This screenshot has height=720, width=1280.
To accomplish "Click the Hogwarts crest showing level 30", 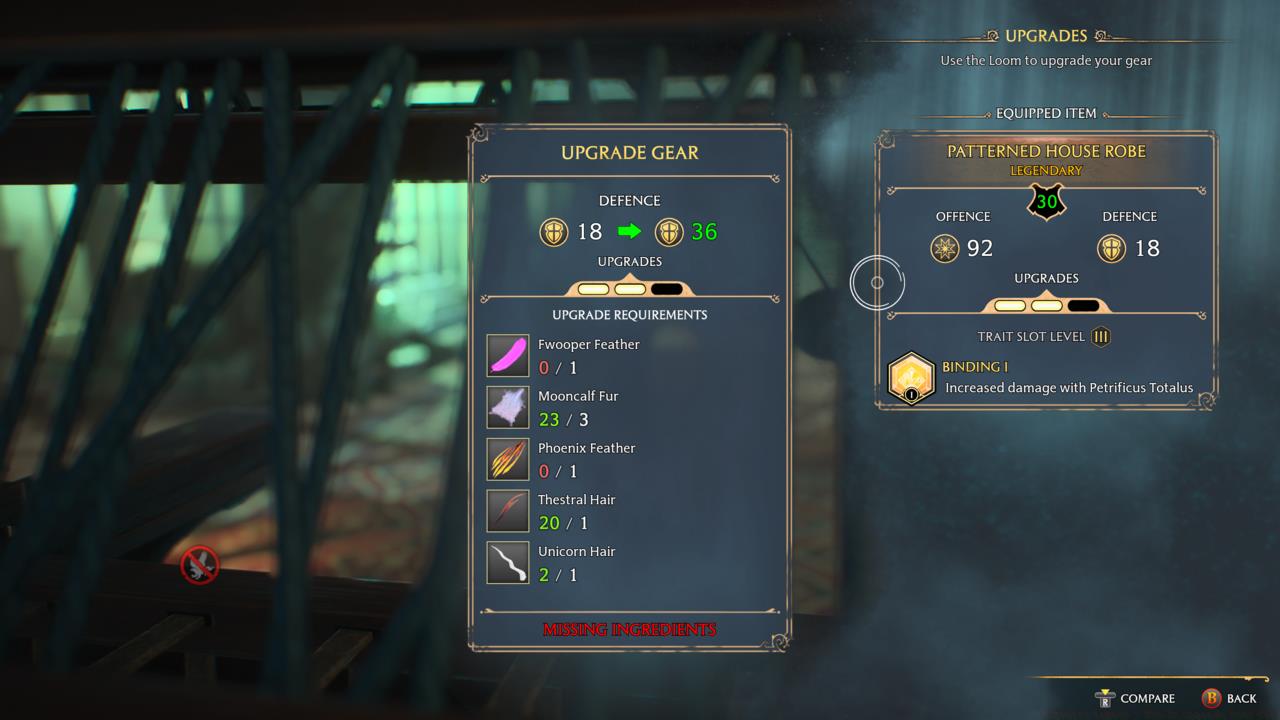I will click(1046, 200).
